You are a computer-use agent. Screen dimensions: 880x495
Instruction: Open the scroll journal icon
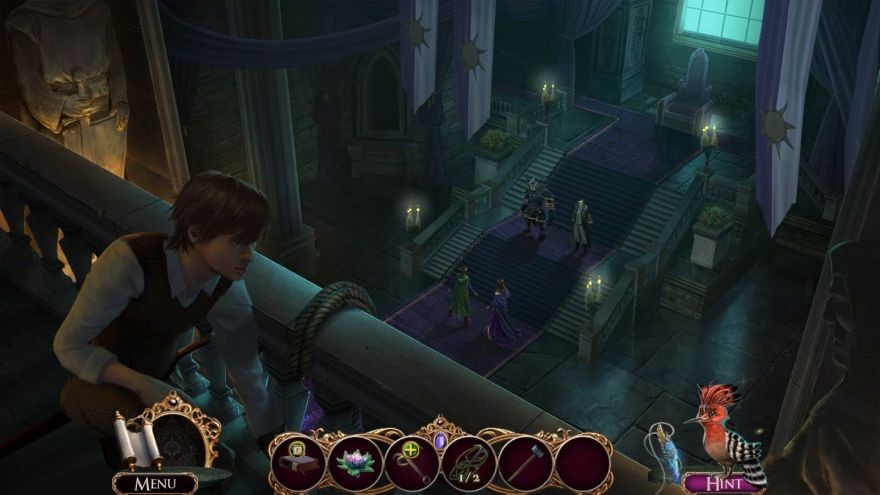137,439
